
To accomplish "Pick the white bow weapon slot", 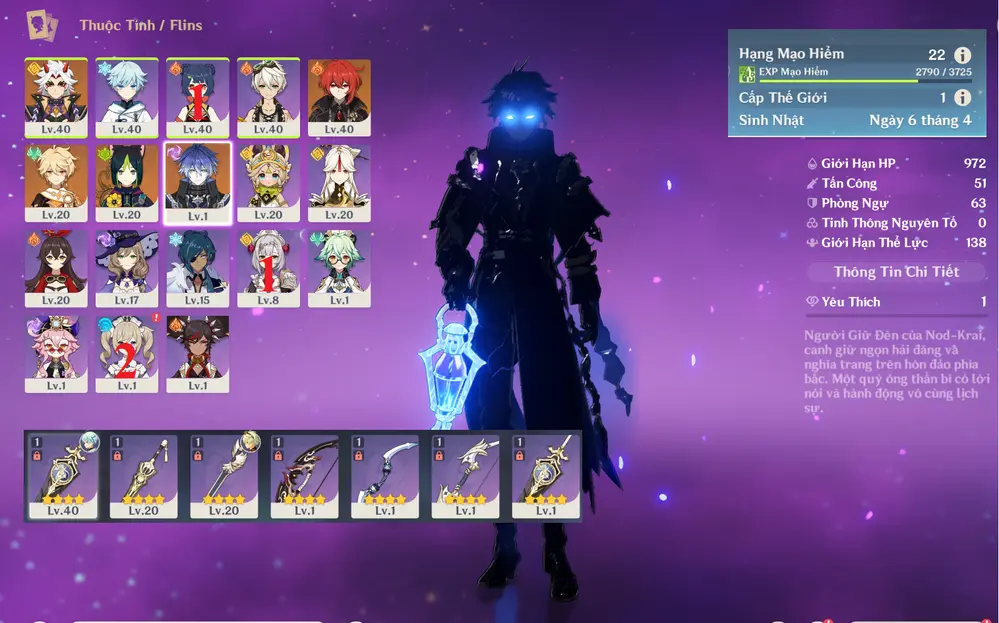I will (x=385, y=475).
